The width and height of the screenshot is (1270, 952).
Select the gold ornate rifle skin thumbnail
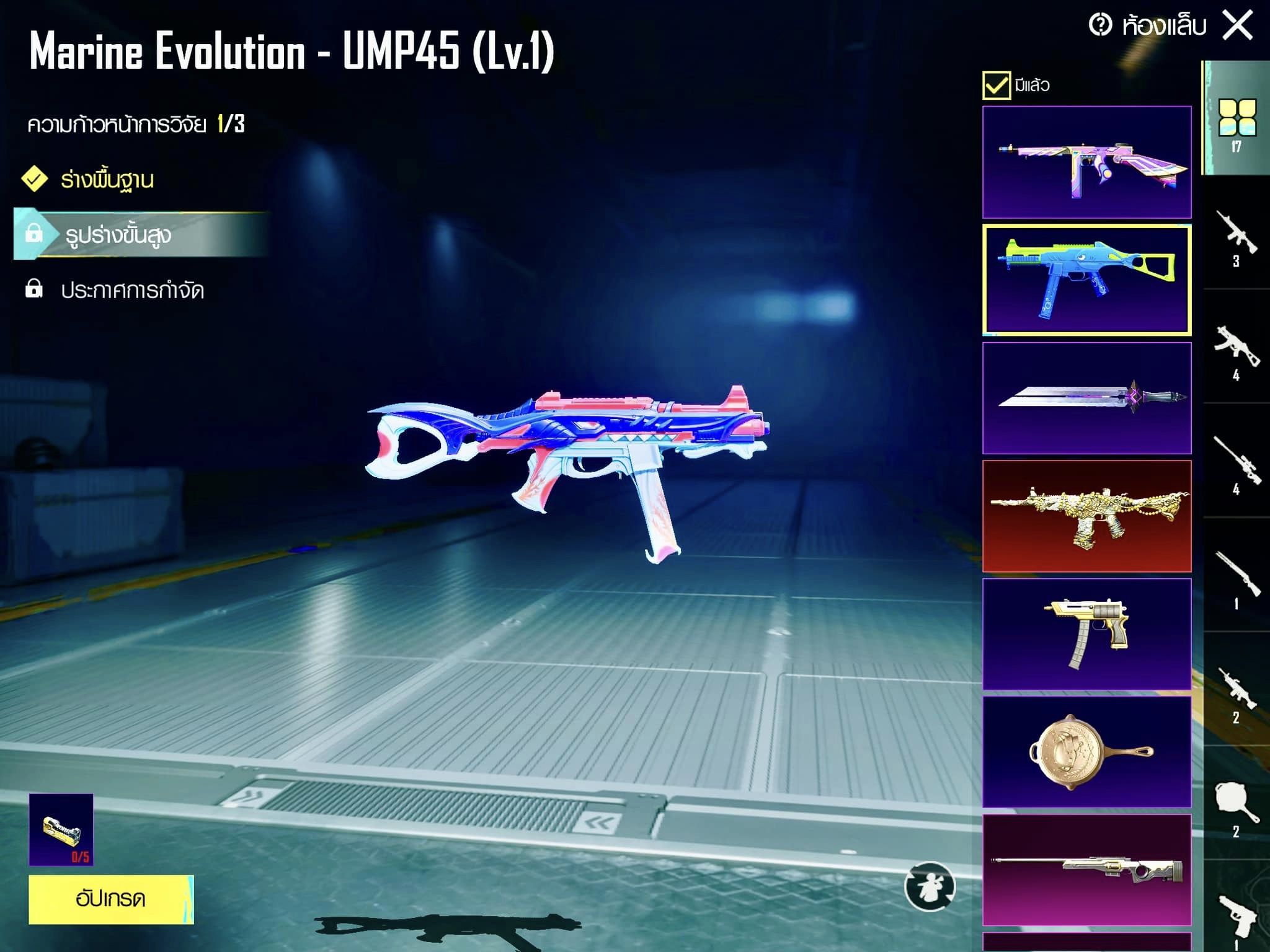click(1086, 516)
